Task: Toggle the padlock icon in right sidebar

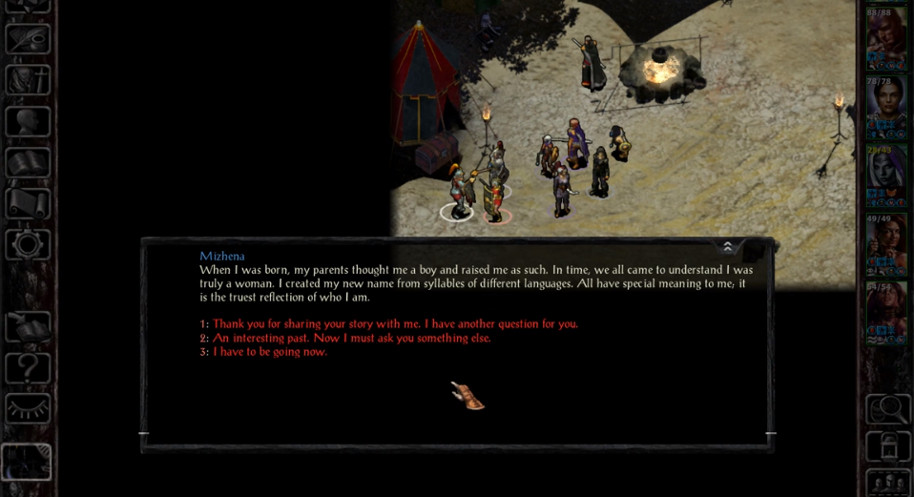Action: (x=886, y=447)
